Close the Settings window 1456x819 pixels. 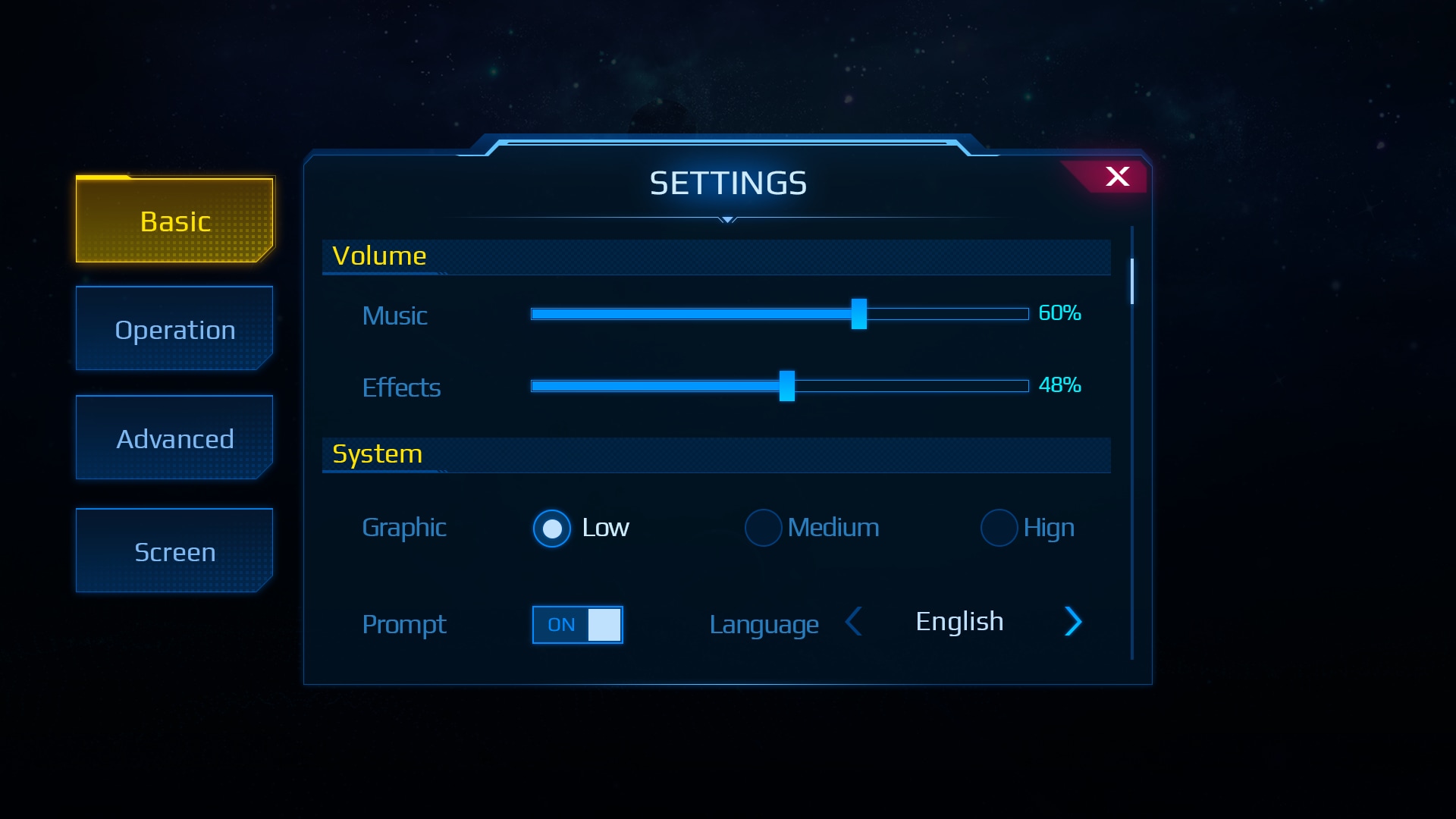point(1116,177)
